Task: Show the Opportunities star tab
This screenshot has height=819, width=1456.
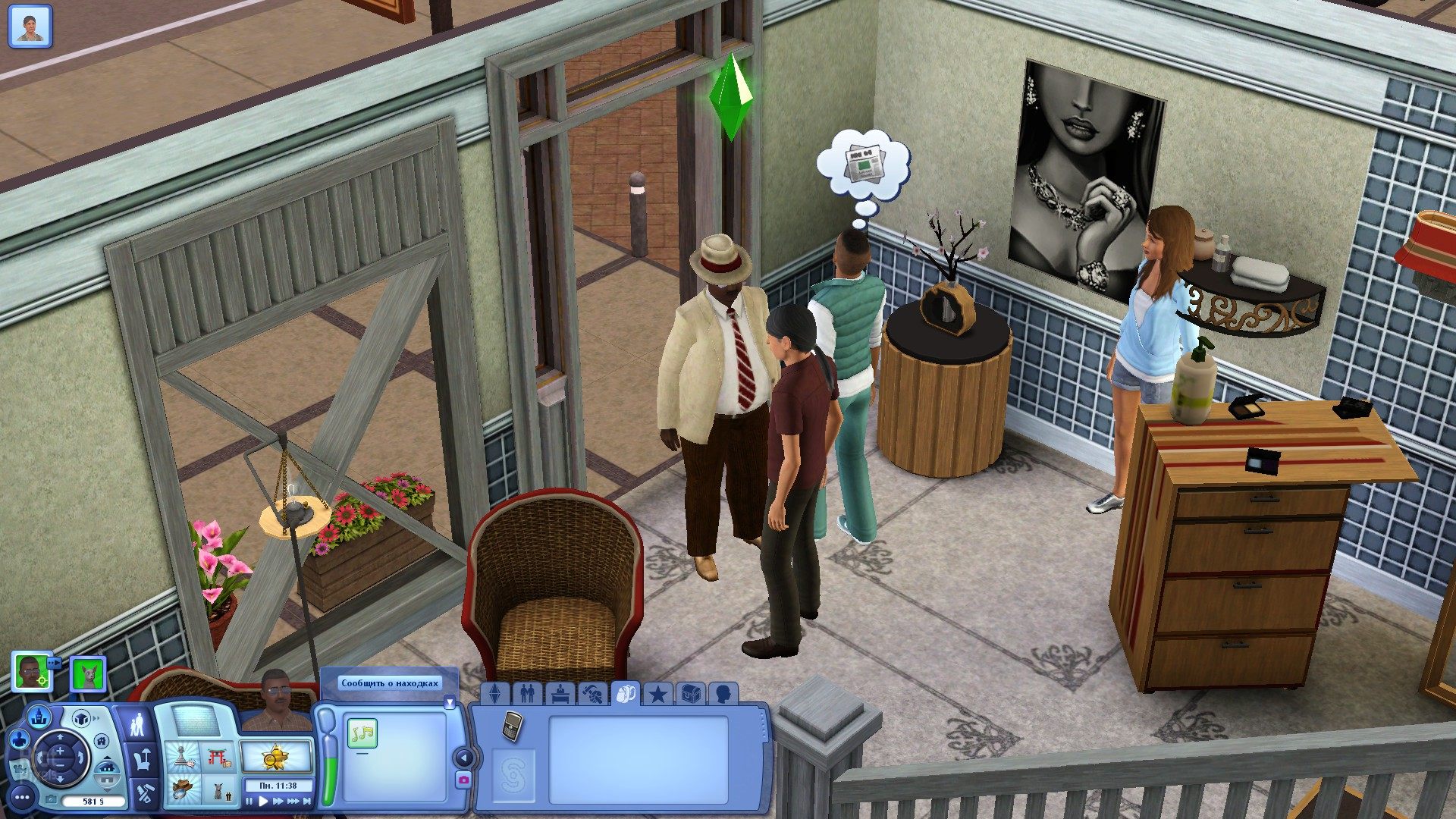Action: point(658,694)
